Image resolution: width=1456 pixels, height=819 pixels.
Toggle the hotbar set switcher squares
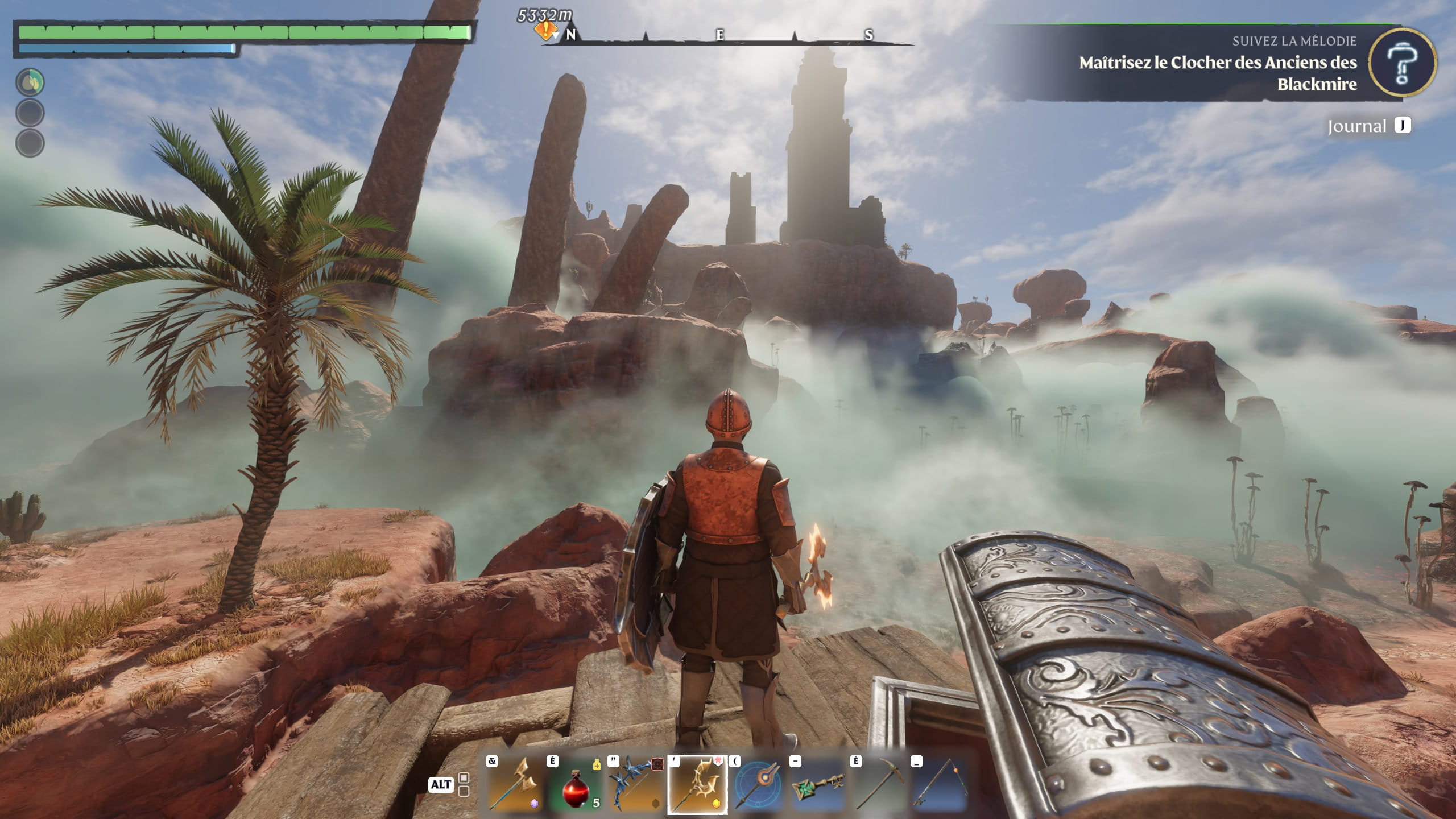pyautogui.click(x=464, y=784)
